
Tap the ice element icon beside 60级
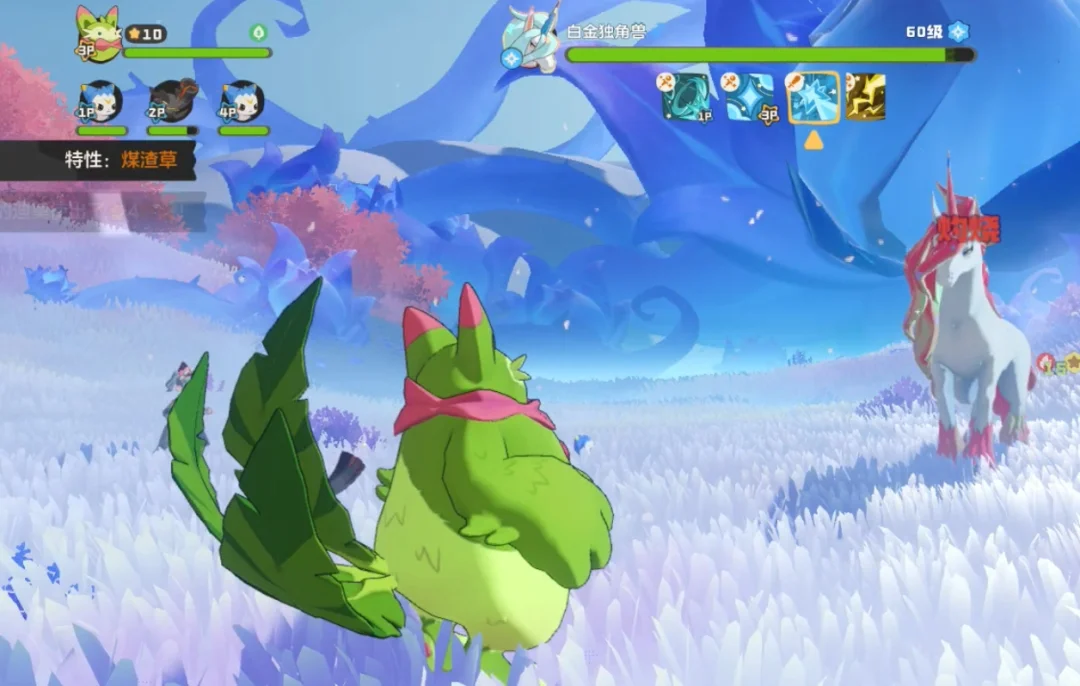pyautogui.click(x=959, y=31)
